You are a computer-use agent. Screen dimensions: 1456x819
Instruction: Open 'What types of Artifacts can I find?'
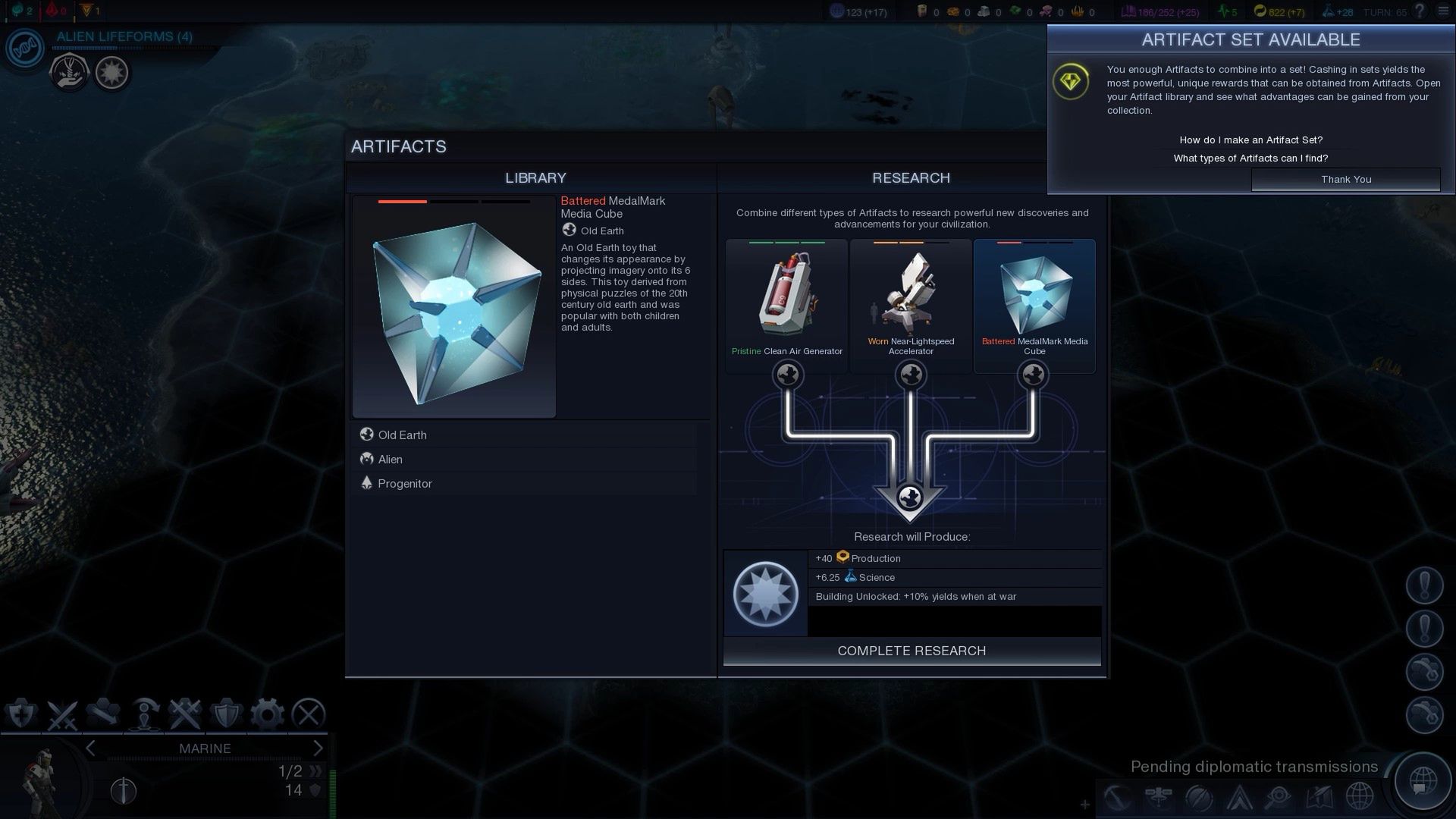1250,158
